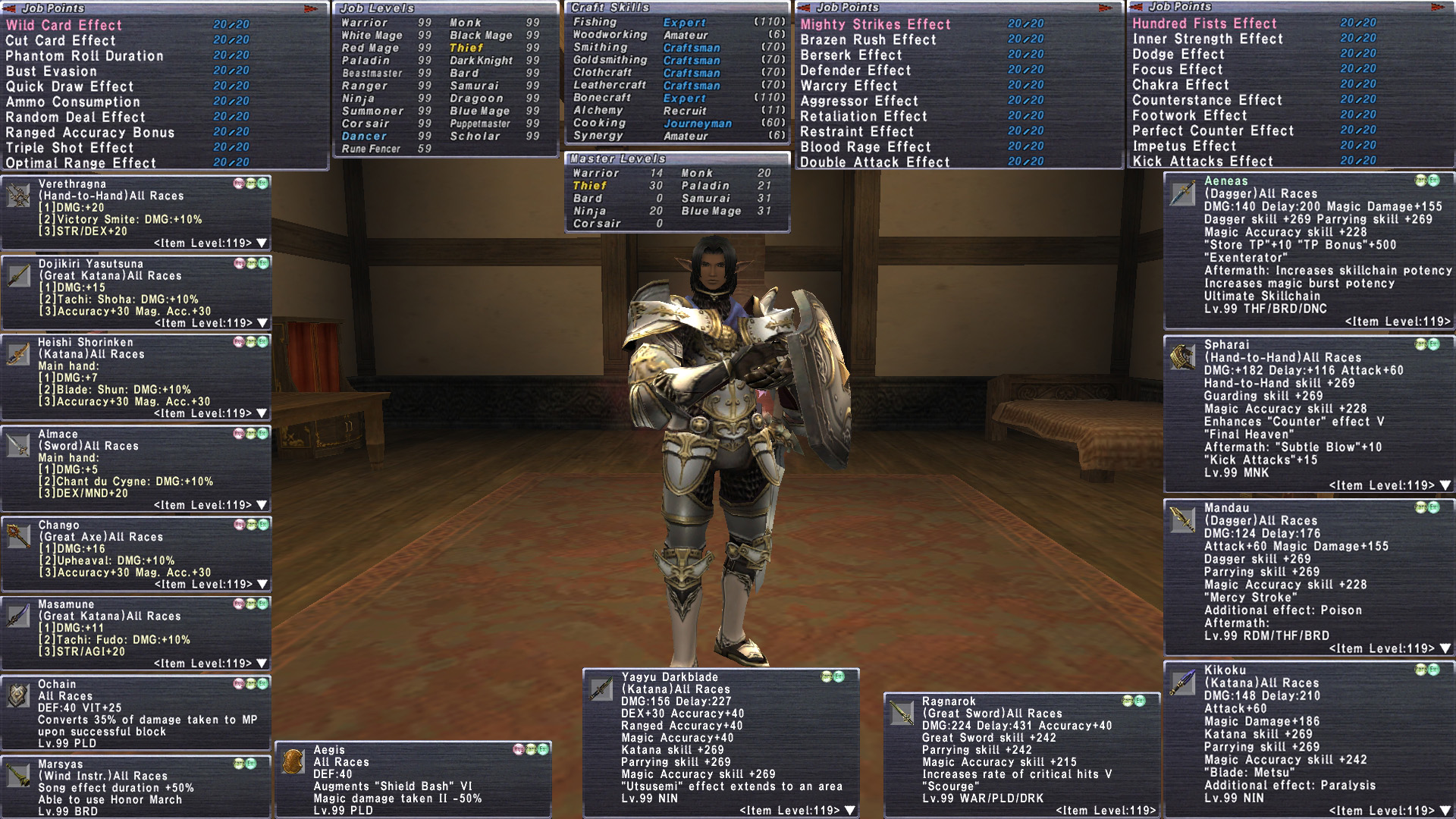1456x819 pixels.
Task: Click the Ochain shield icon
Action: [x=18, y=695]
